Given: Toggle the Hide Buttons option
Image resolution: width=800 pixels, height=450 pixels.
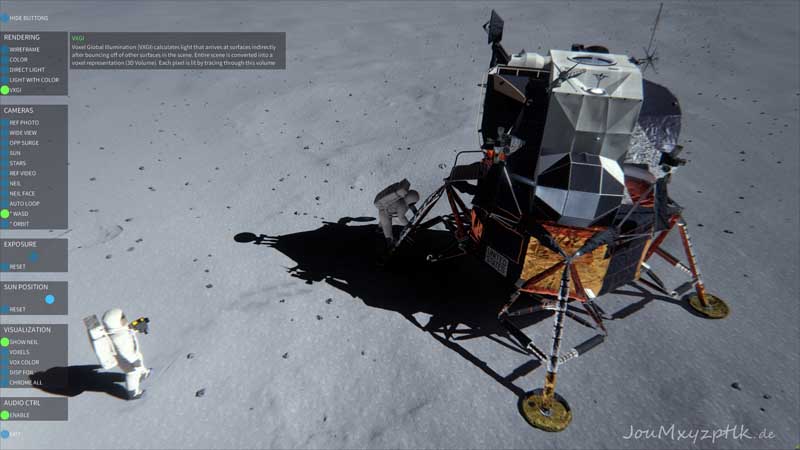Looking at the screenshot, I should pos(5,18).
